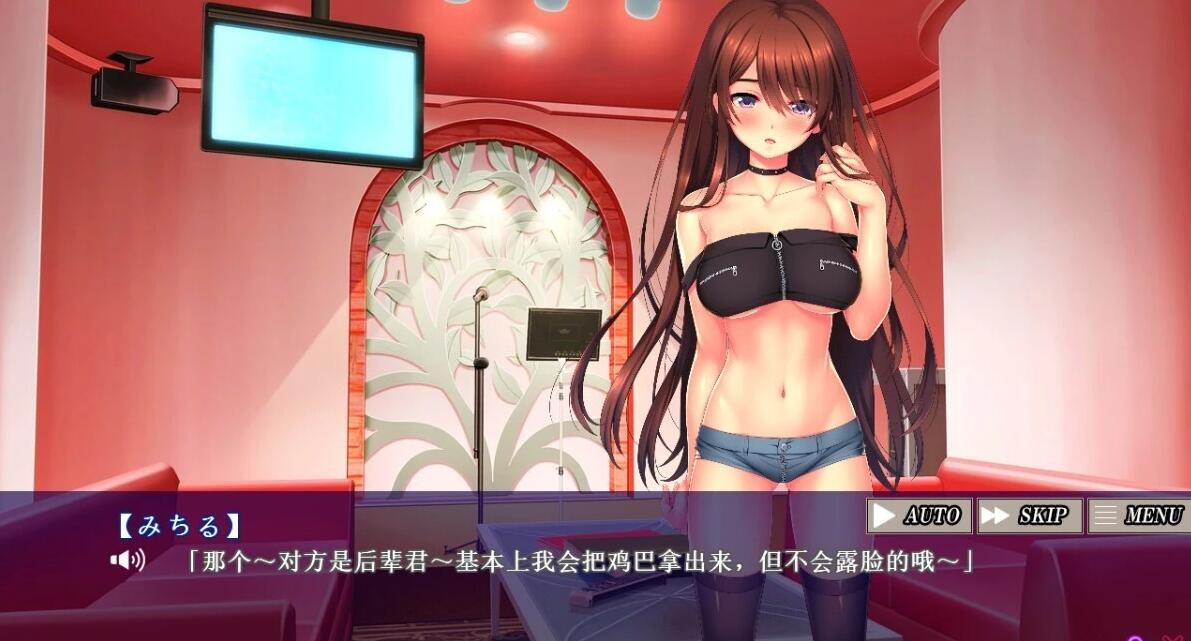Open the MENU button

pos(1138,516)
